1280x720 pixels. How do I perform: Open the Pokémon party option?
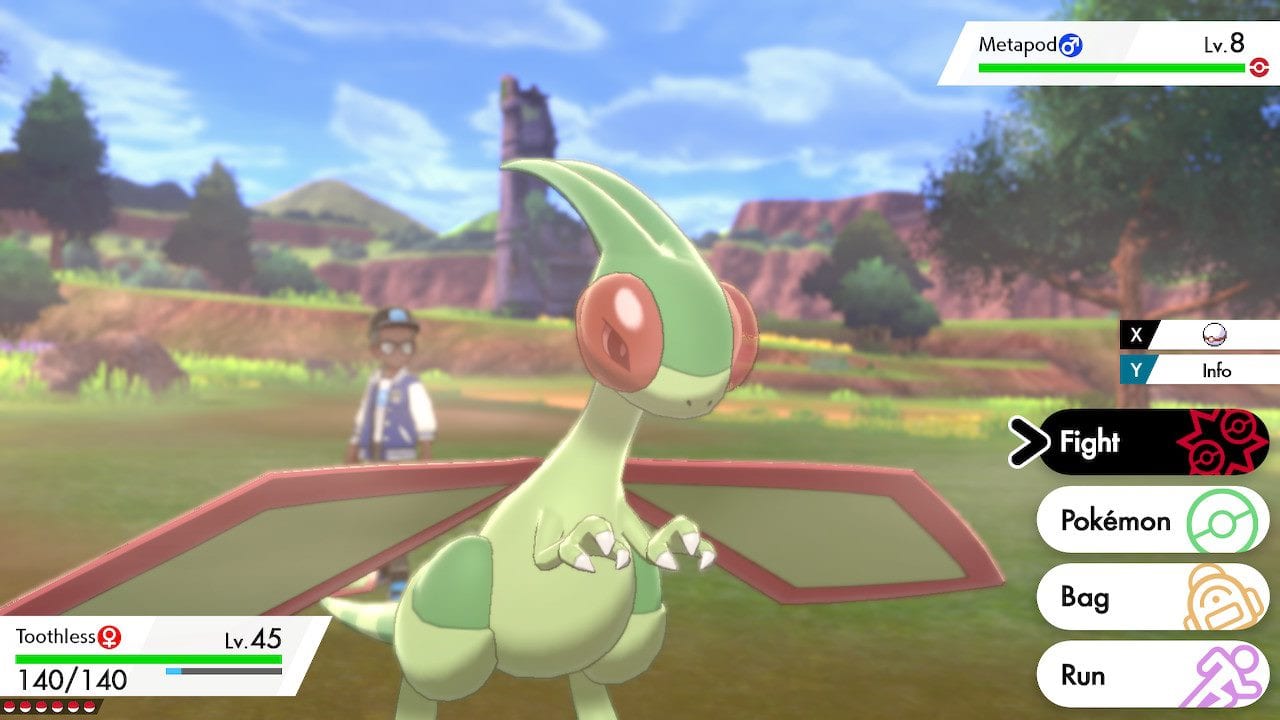pos(1115,520)
